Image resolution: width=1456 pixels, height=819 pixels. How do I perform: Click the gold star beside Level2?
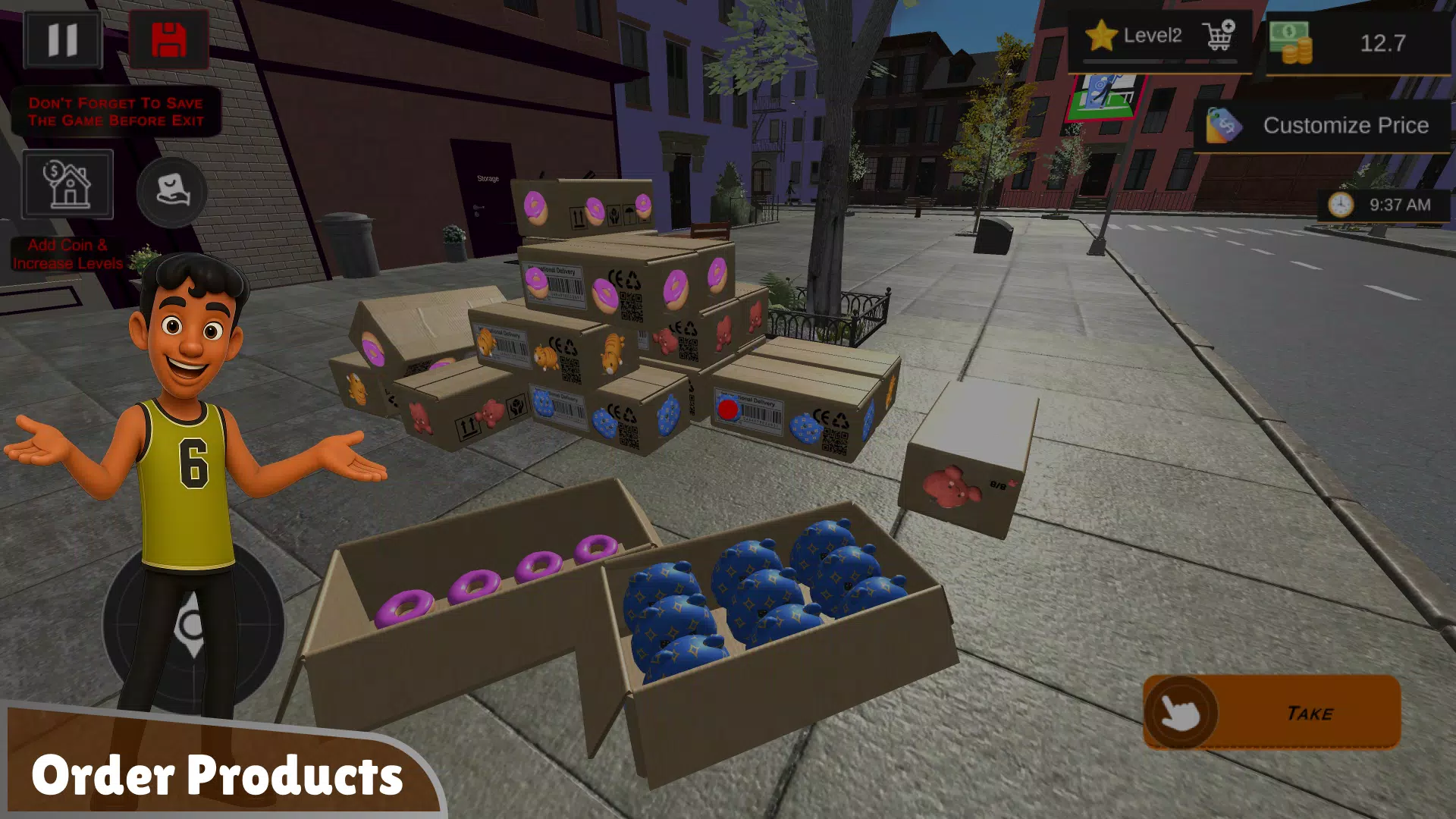(x=1101, y=34)
